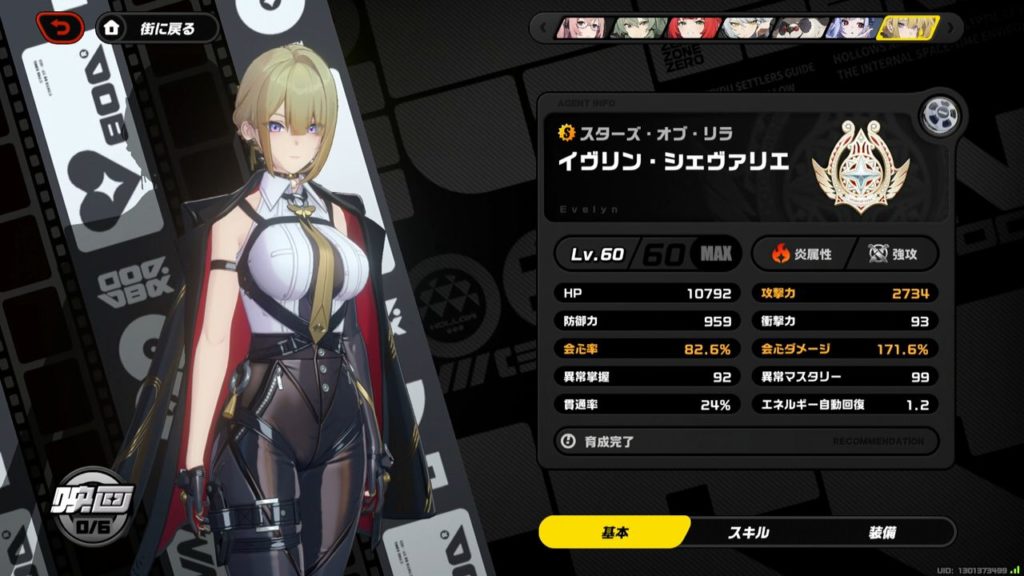Open the Lv.60 MAX level panel
Image resolution: width=1024 pixels, height=576 pixels.
(649, 253)
